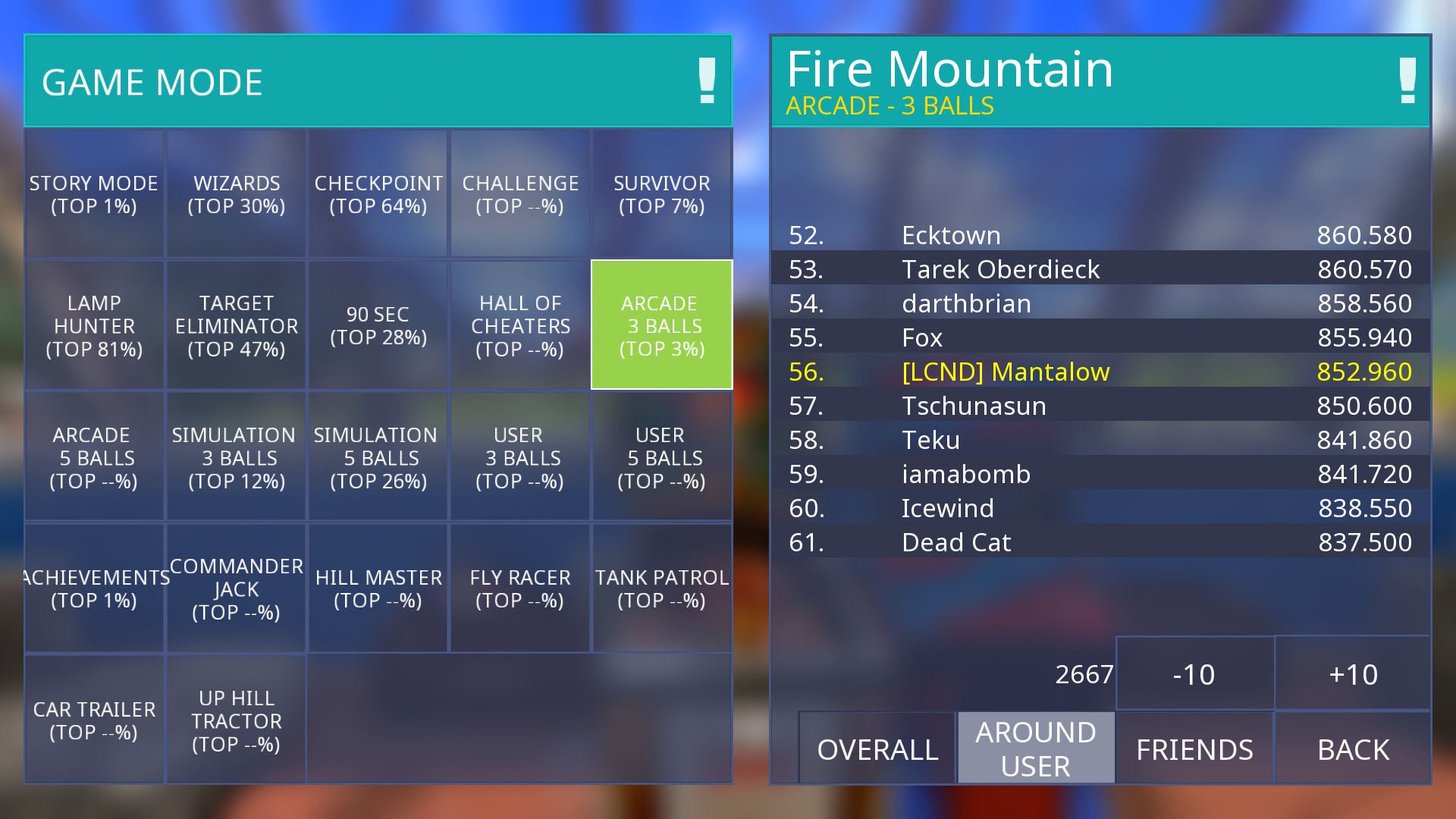Go back with the Back button
The image size is (1456, 819).
tap(1354, 749)
